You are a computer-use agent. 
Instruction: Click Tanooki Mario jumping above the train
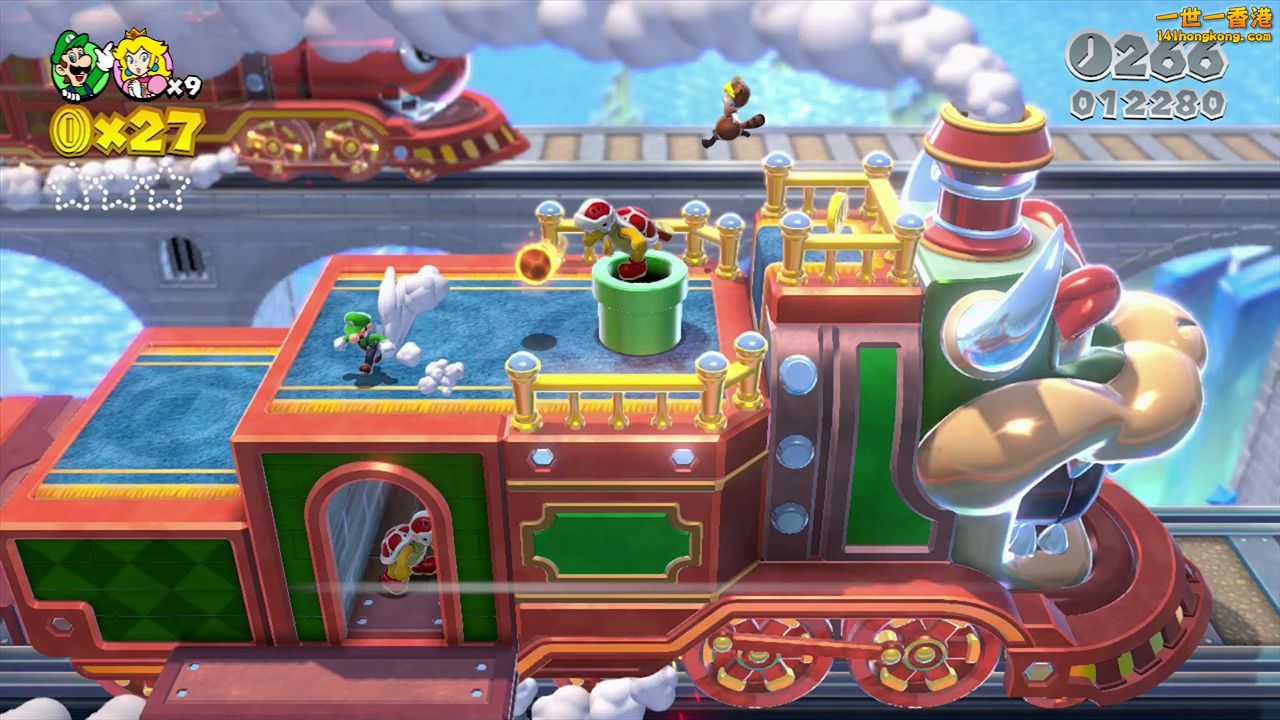[x=735, y=110]
